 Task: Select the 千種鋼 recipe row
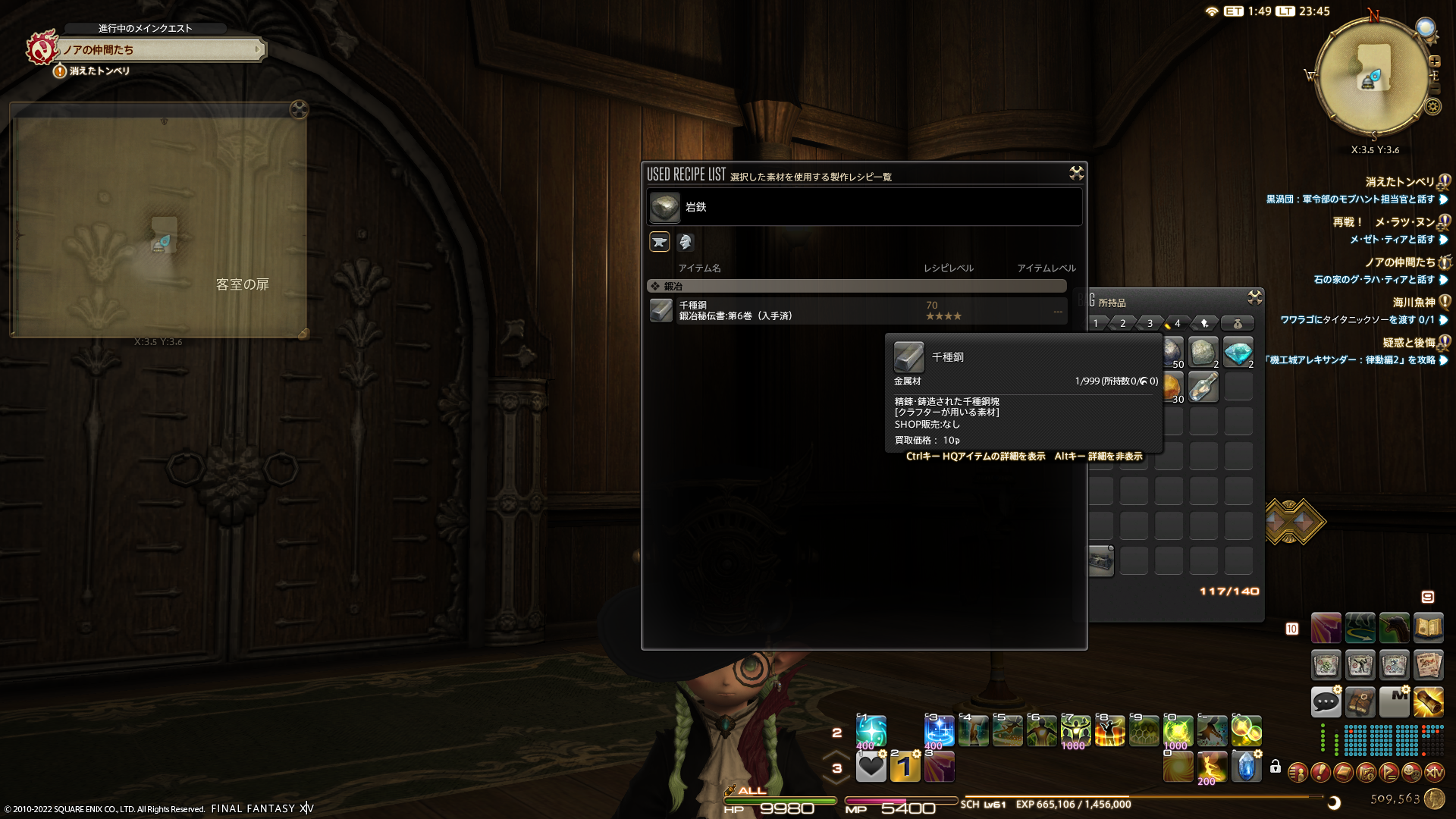pyautogui.click(x=857, y=311)
